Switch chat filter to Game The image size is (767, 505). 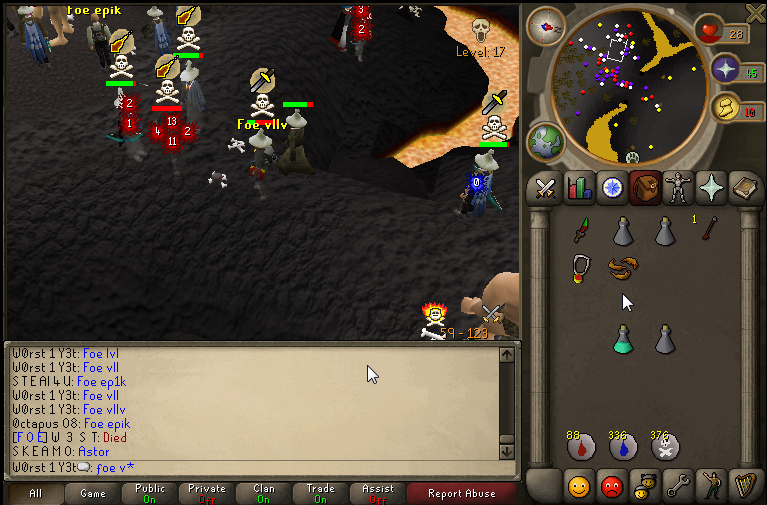coord(93,493)
